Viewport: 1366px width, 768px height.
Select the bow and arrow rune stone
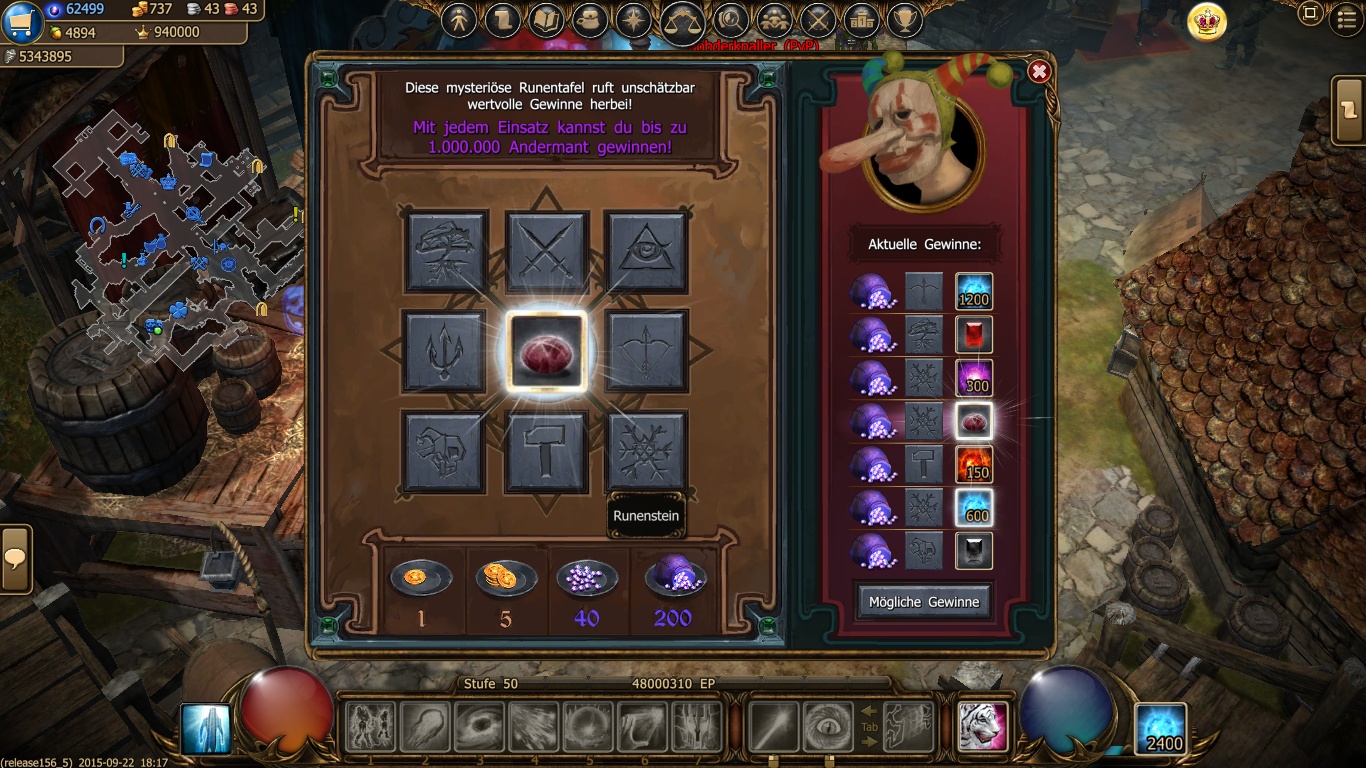tap(646, 351)
